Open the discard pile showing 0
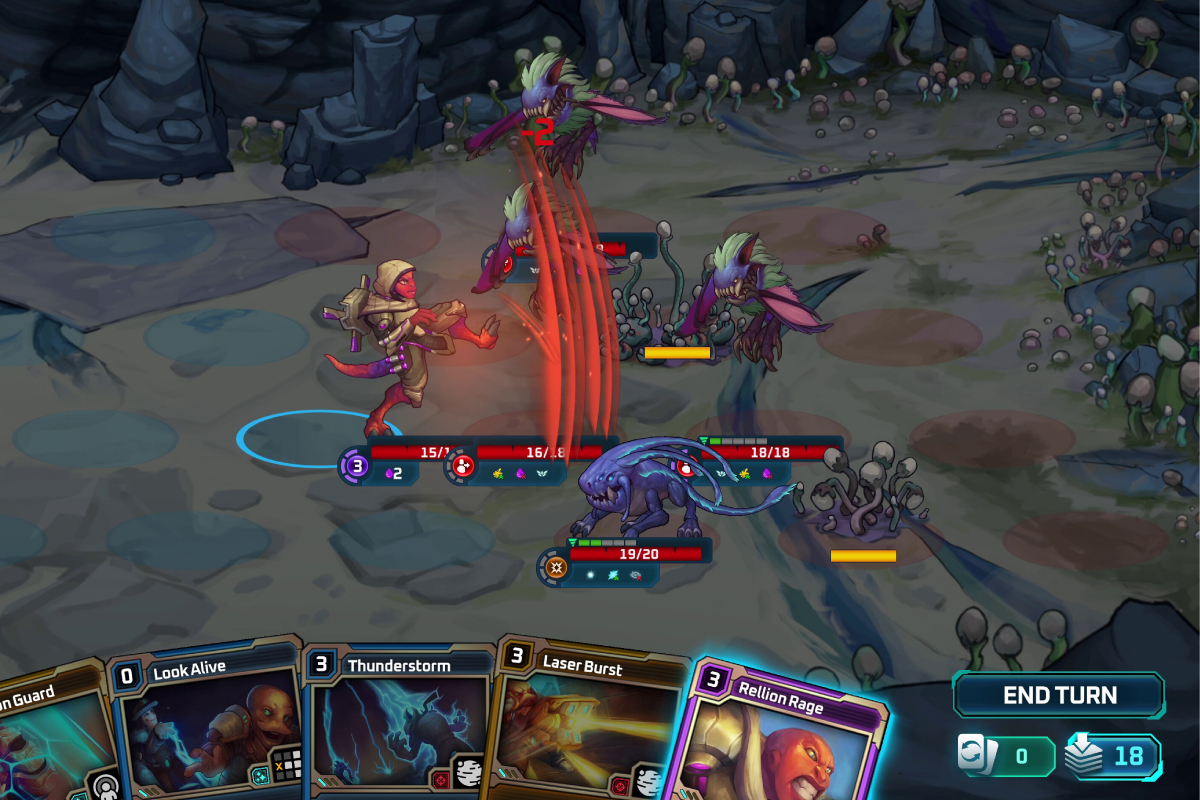 pos(1004,756)
